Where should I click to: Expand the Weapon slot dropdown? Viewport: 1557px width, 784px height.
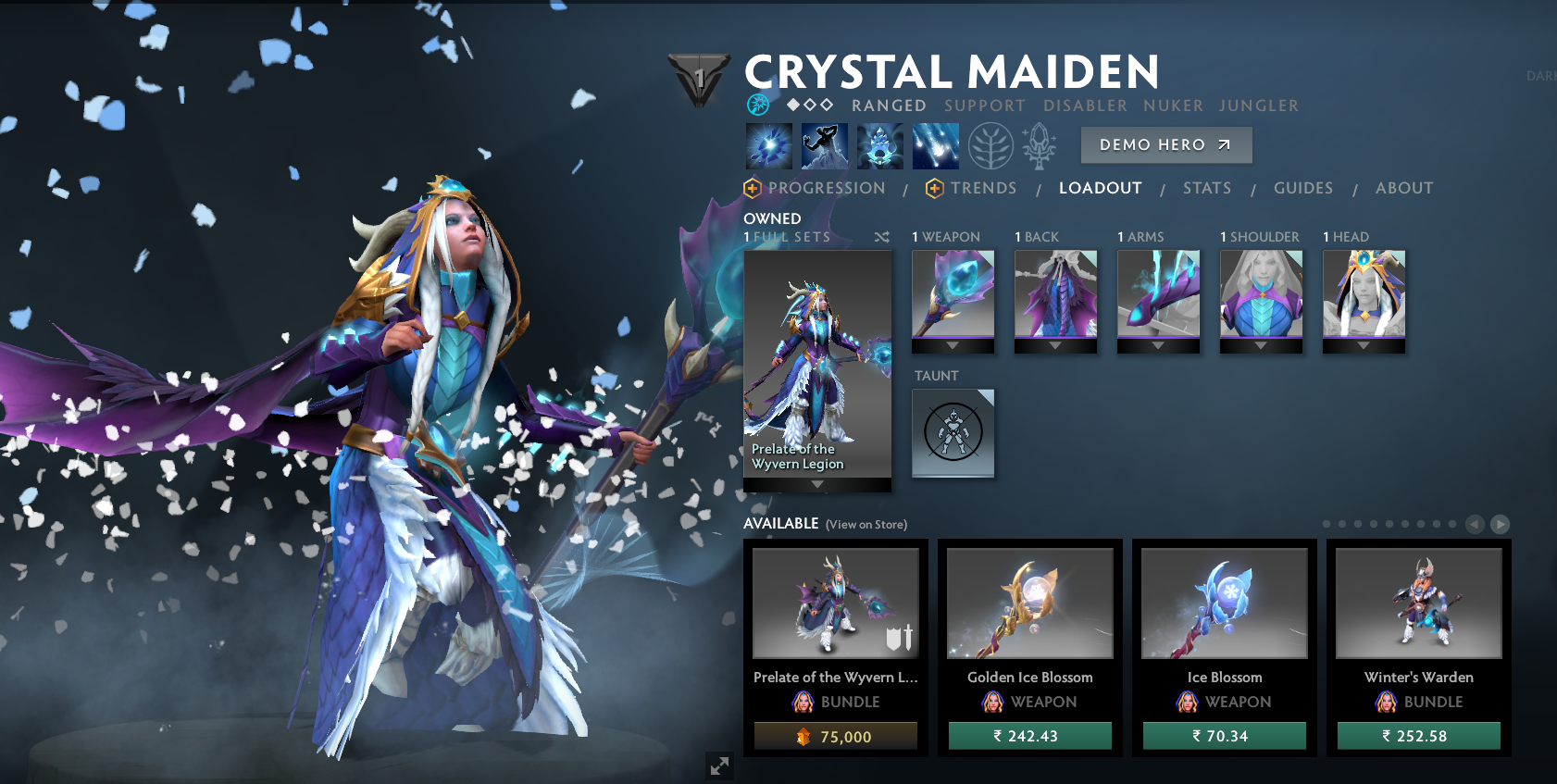[953, 346]
